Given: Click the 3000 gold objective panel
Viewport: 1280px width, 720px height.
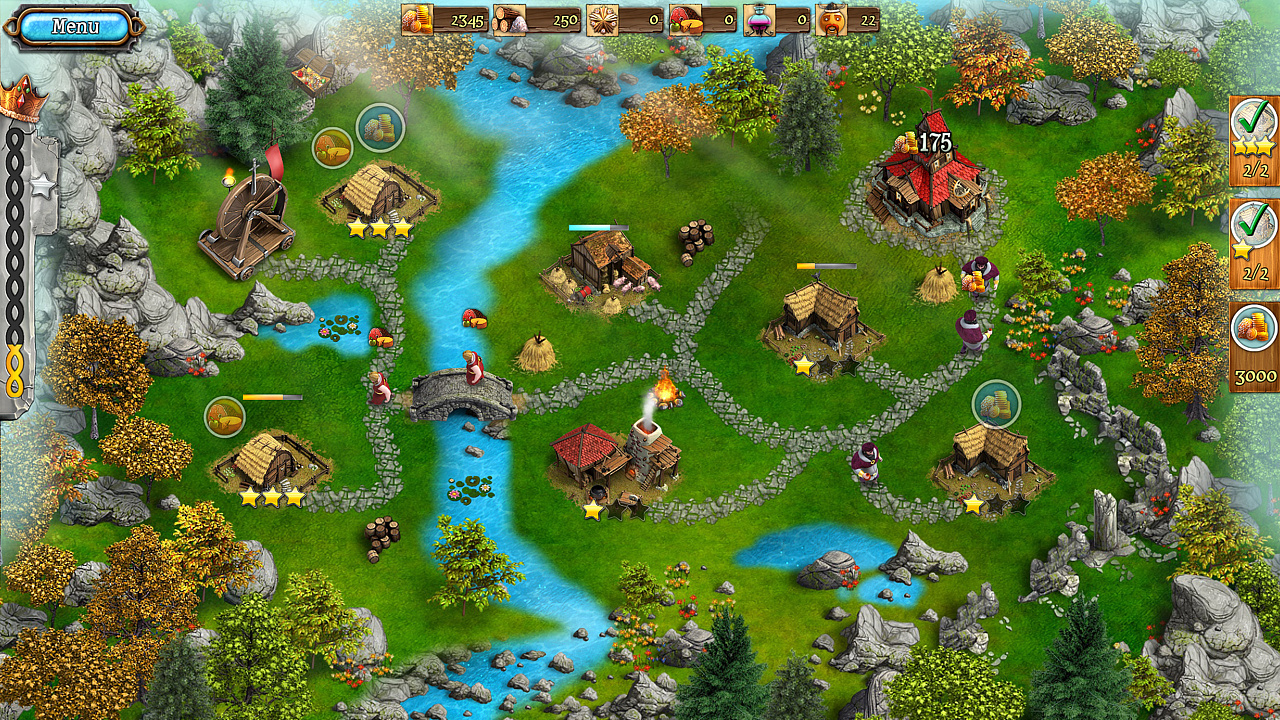Looking at the screenshot, I should click(x=1253, y=347).
